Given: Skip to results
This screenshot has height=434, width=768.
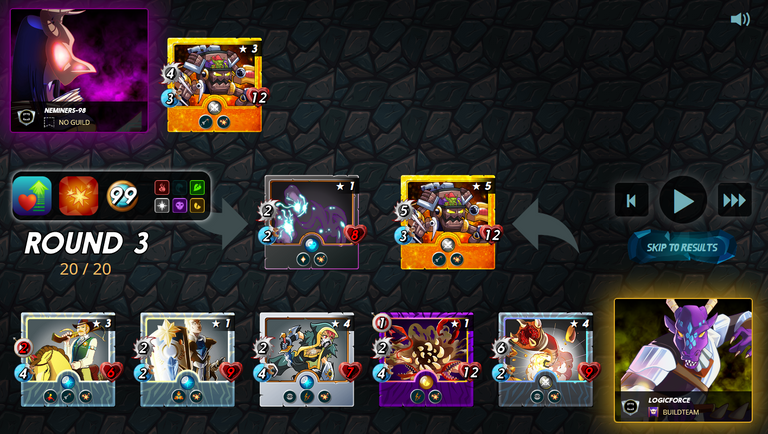Looking at the screenshot, I should pos(682,247).
